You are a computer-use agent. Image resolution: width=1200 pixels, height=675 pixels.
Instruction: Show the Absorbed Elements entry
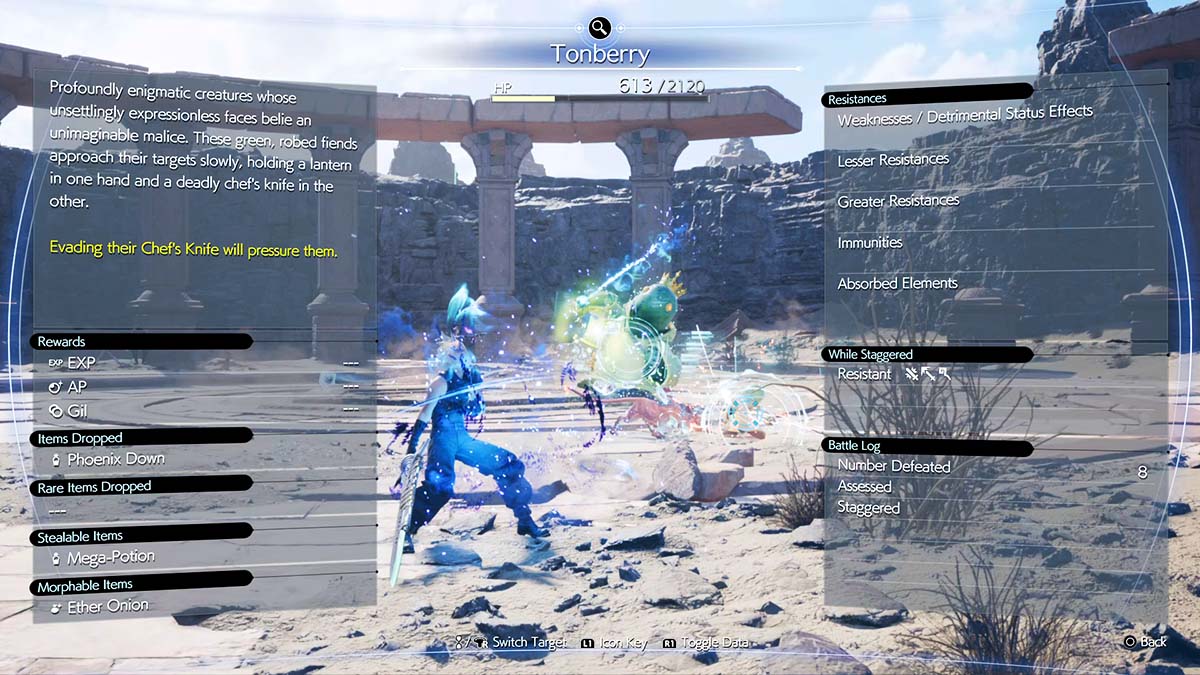click(897, 283)
